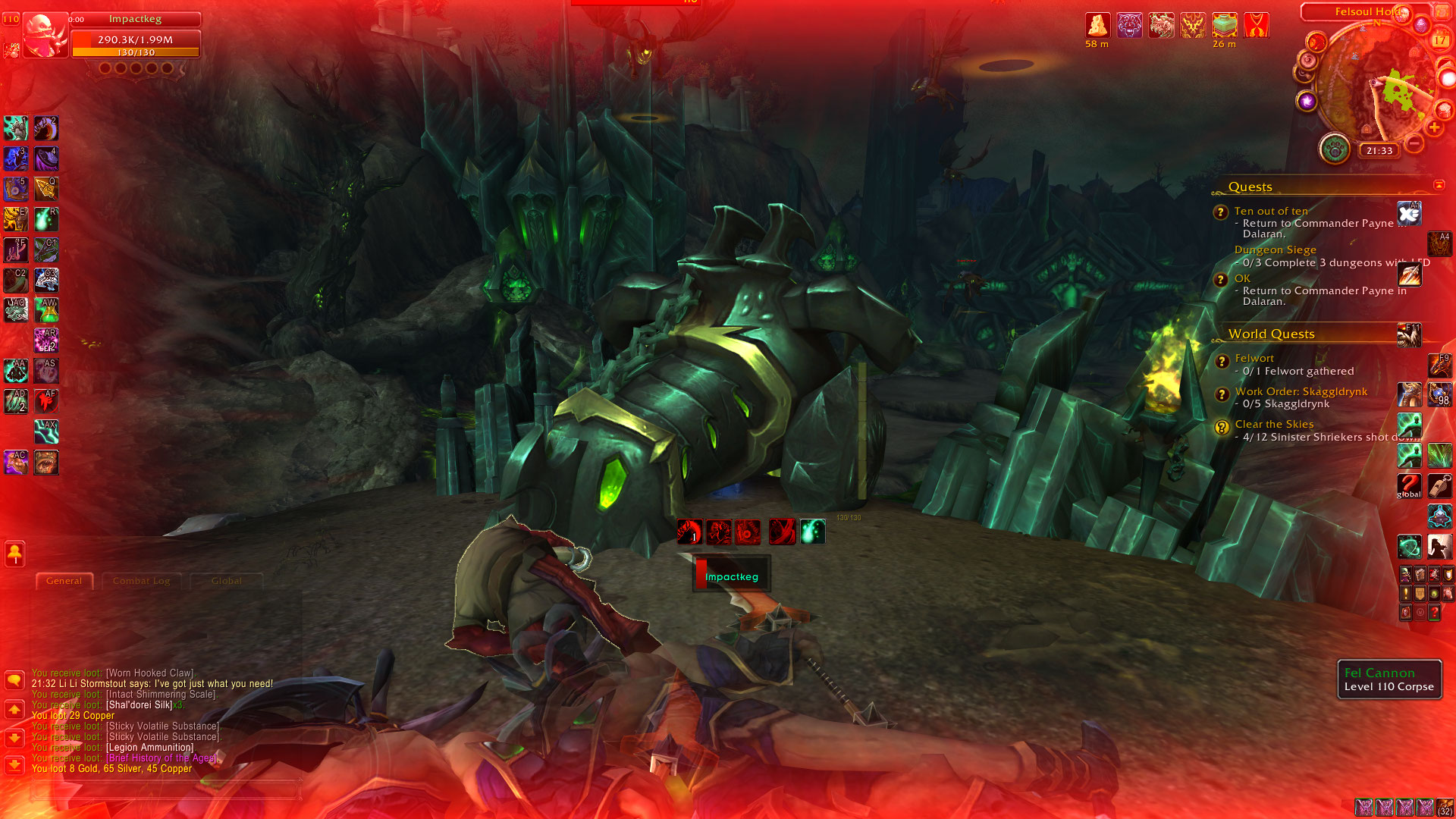Click the clock showing 21:33
Screen dimensions: 1456x819
[x=1379, y=151]
